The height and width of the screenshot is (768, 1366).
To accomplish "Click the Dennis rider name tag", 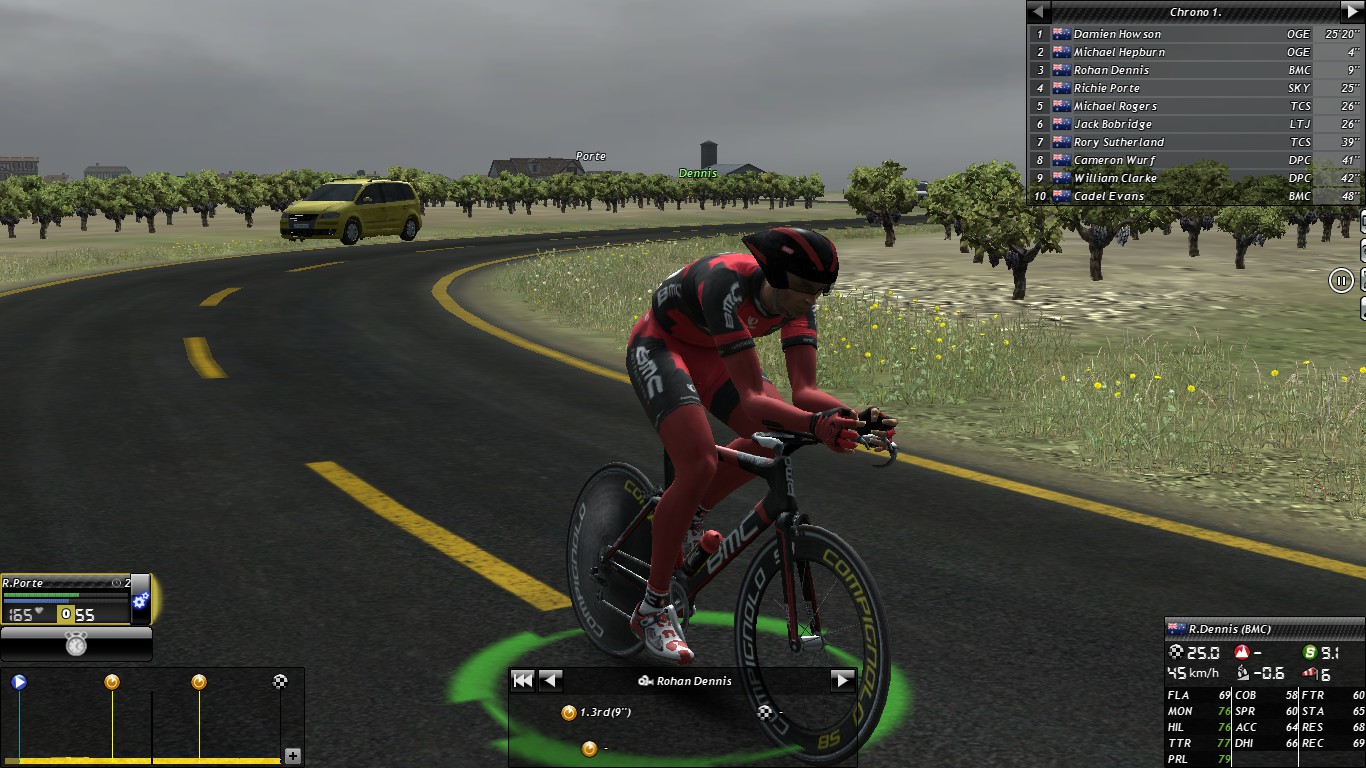I will (698, 173).
